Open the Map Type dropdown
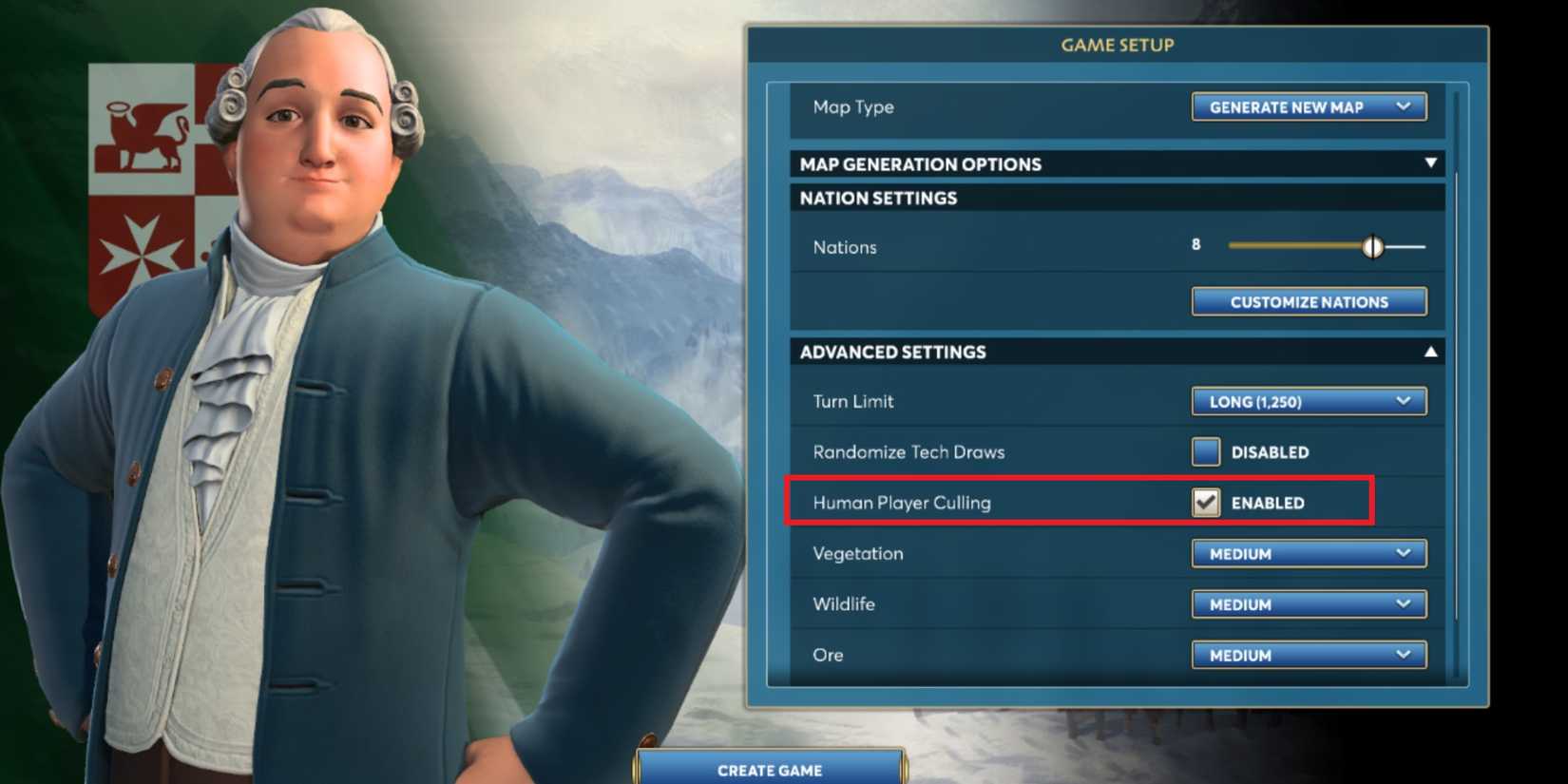 click(x=1309, y=107)
